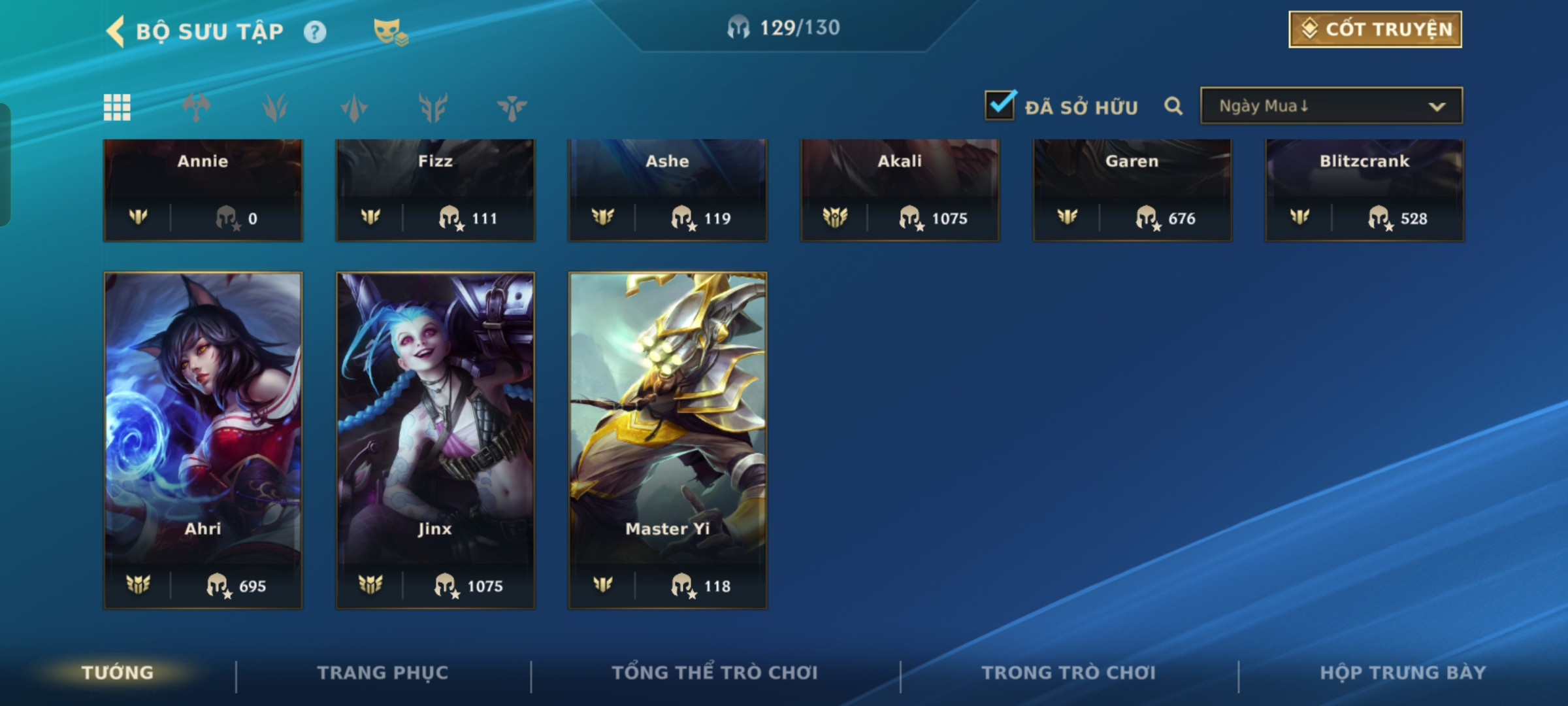
Task: Select the Jinx champion card
Action: point(435,439)
